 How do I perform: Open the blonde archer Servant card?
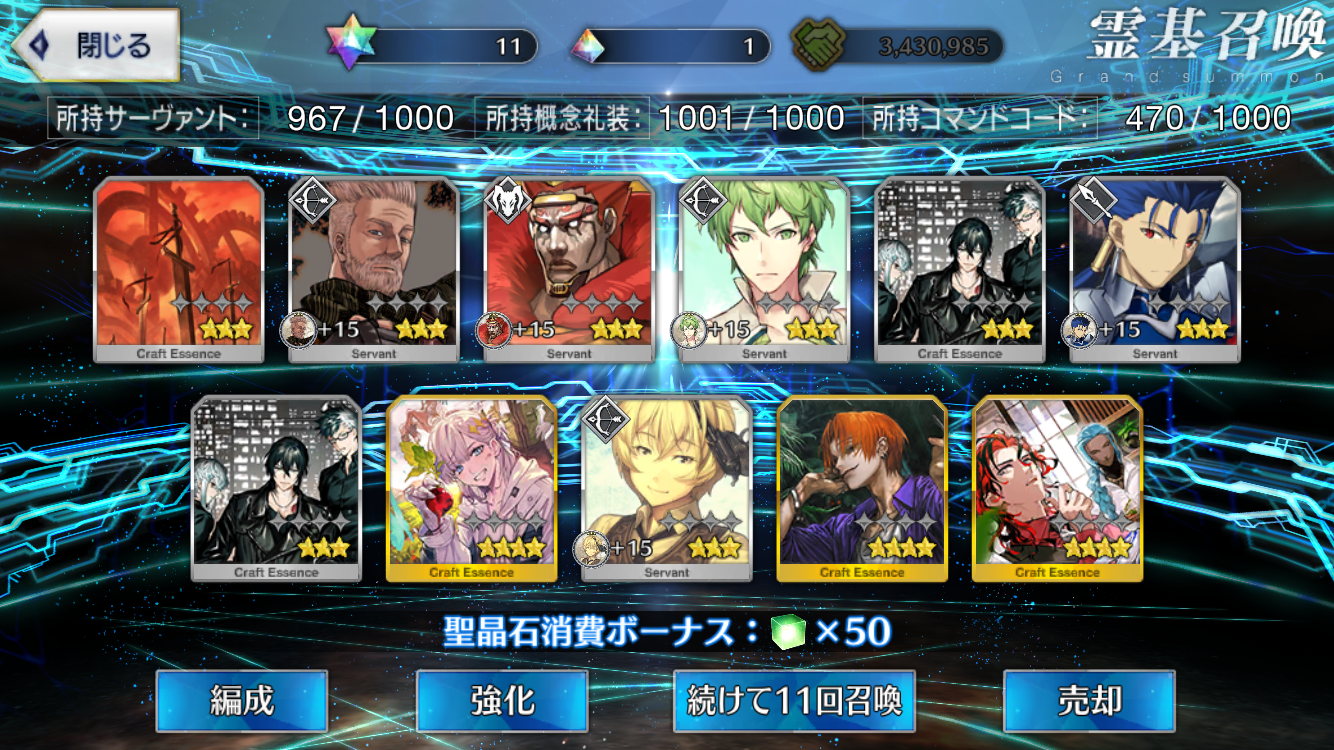(x=667, y=487)
